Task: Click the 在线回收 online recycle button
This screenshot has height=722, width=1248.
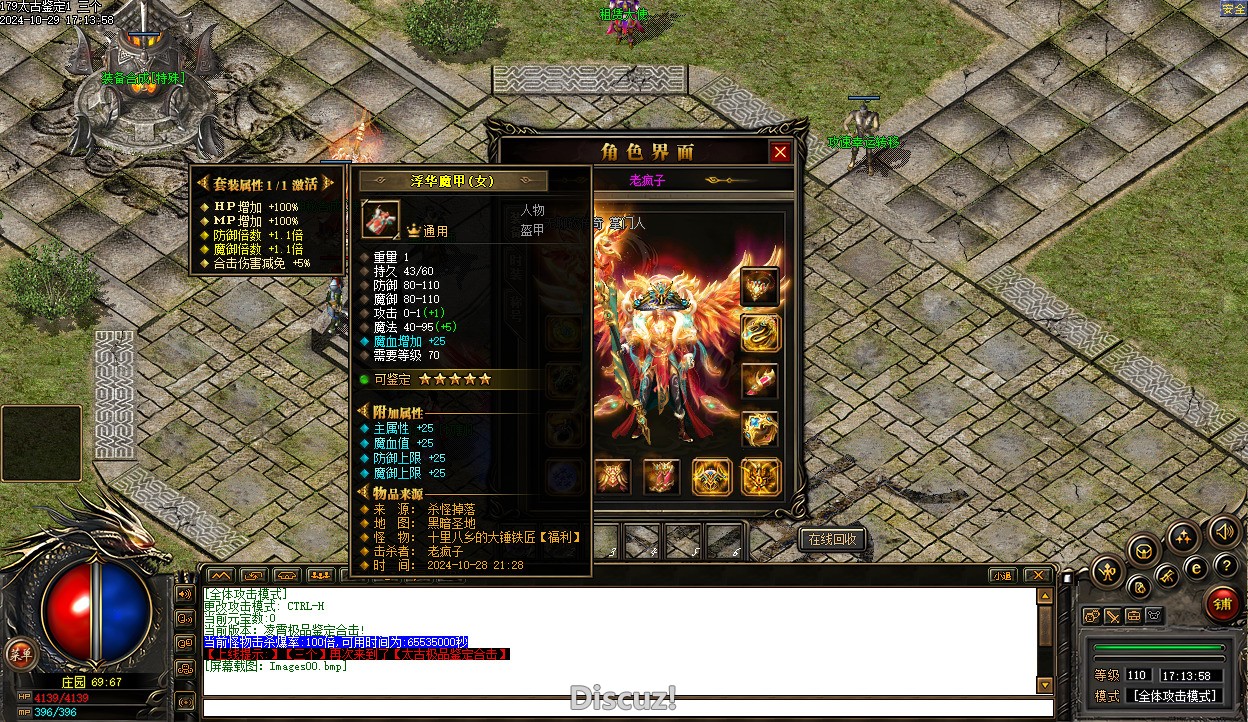Action: tap(832, 539)
